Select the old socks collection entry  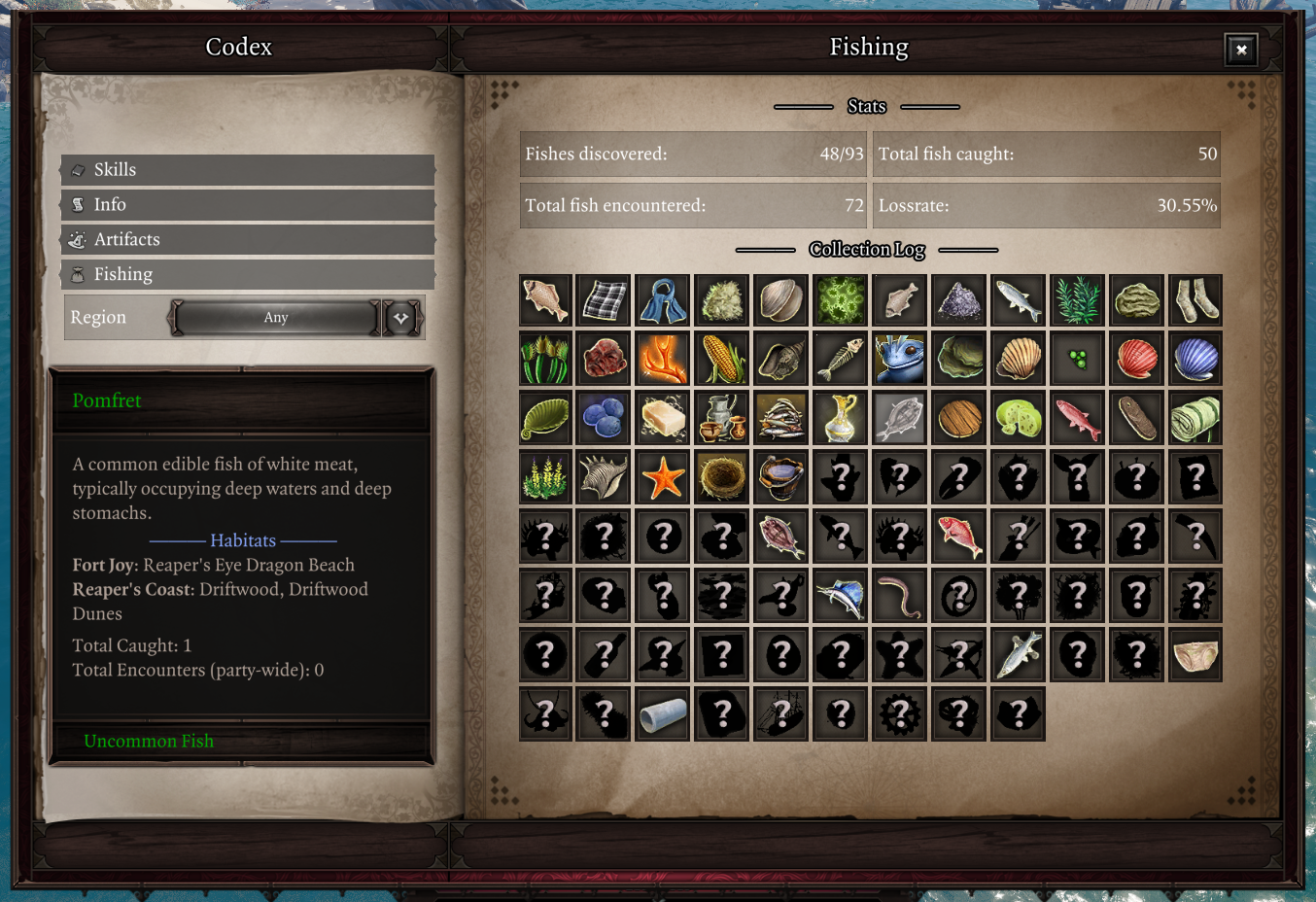click(1195, 299)
